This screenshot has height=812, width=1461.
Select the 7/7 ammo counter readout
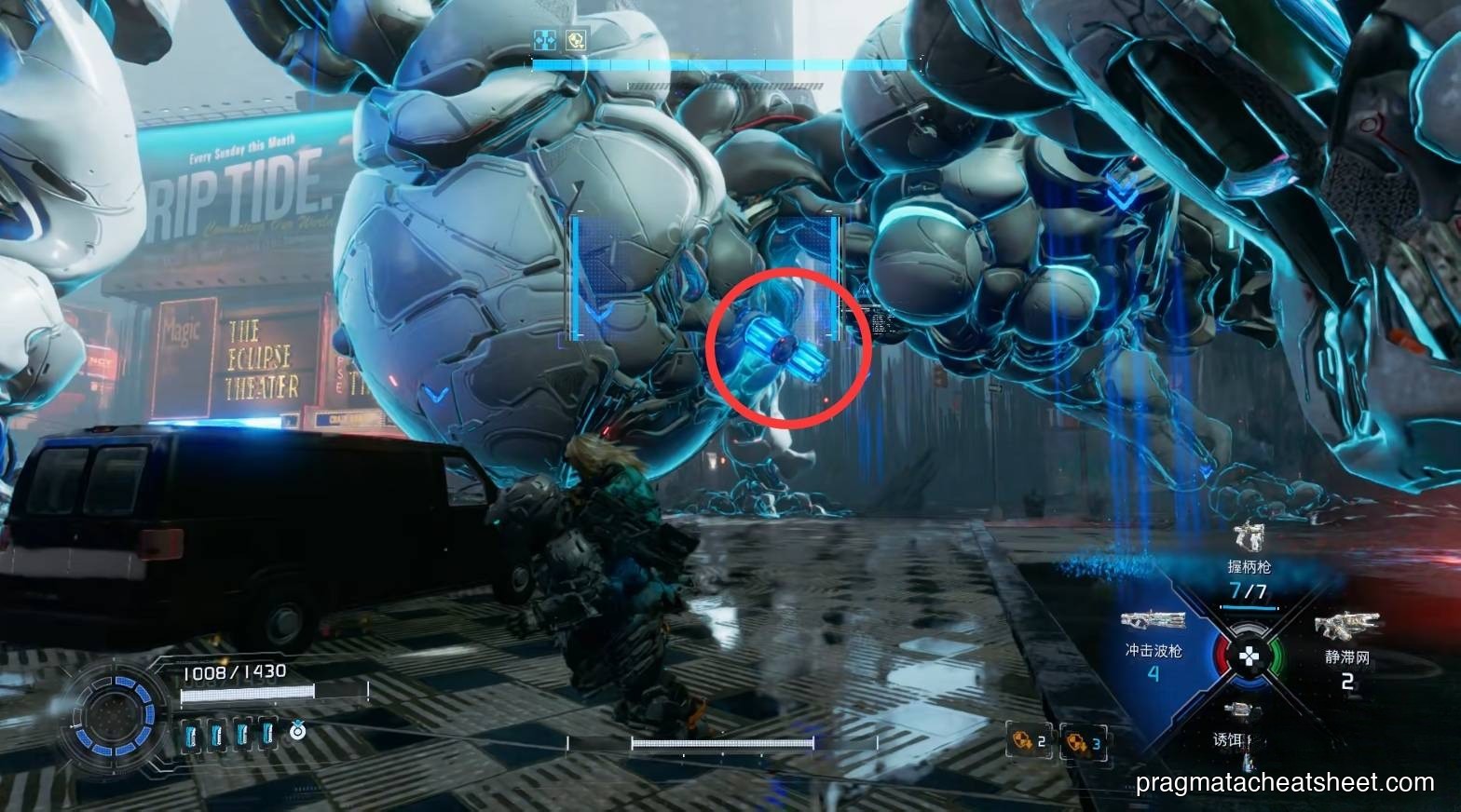1247,589
